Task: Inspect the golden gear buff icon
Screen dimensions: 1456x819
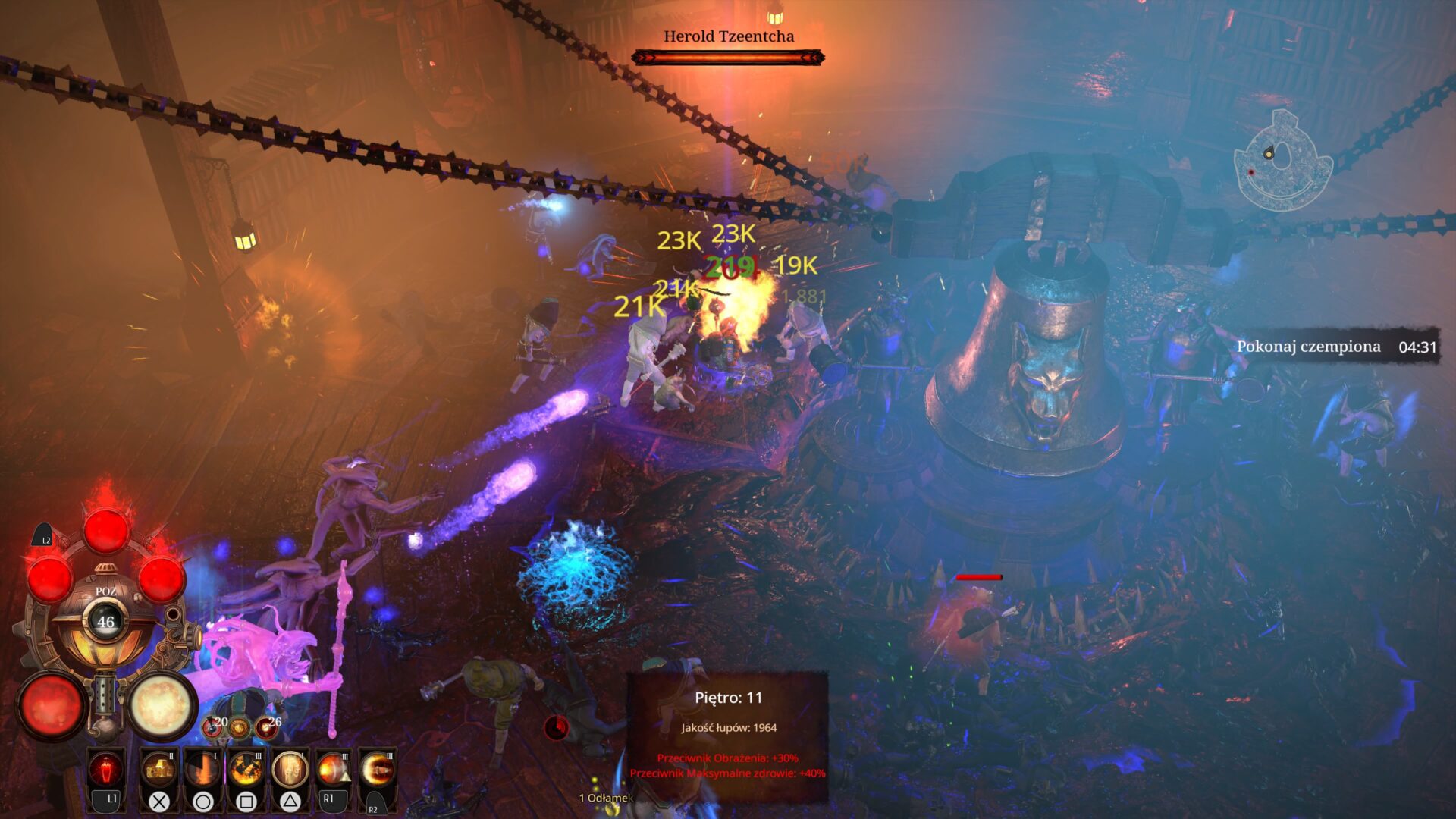Action: tap(240, 728)
